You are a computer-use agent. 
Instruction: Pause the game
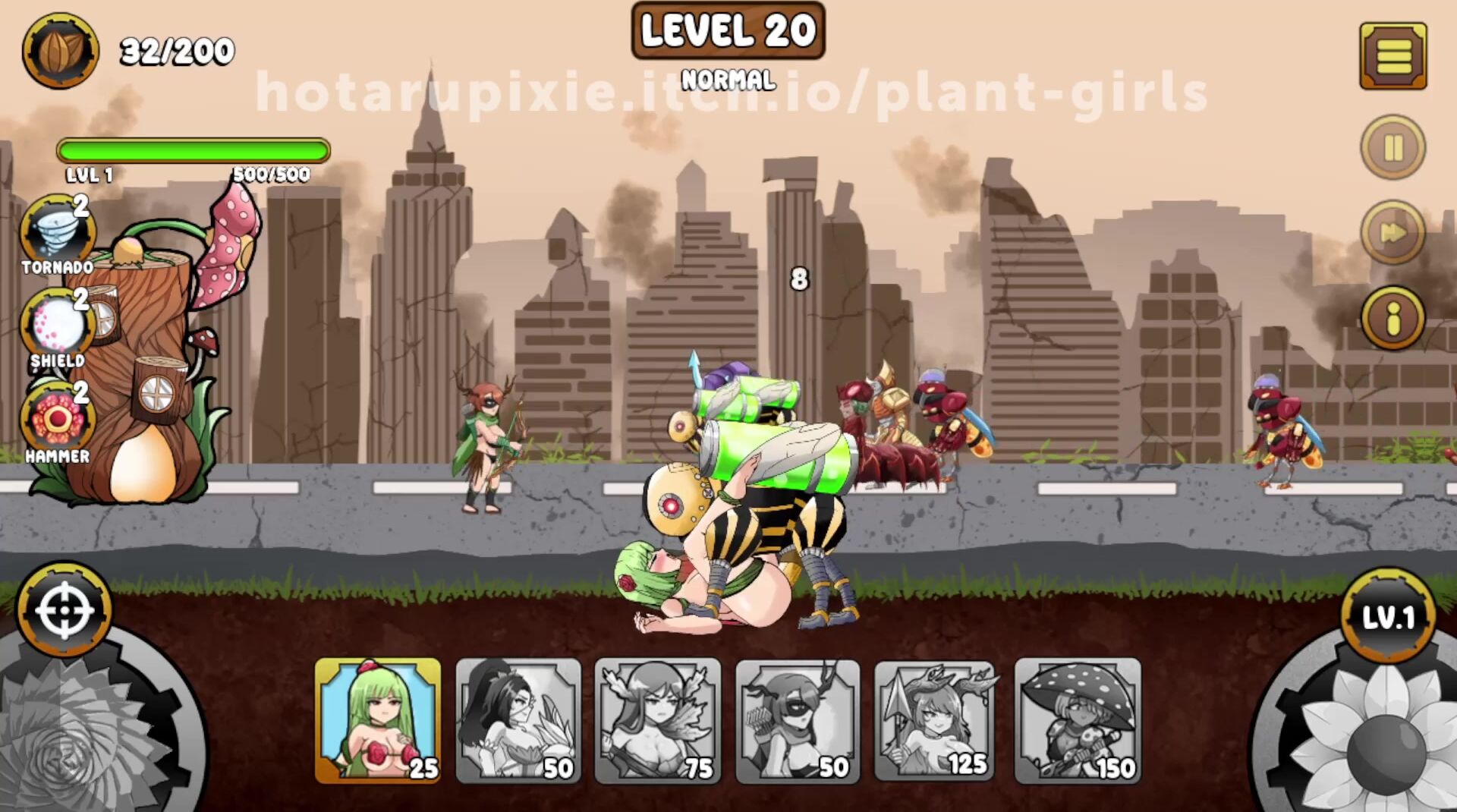[1392, 147]
